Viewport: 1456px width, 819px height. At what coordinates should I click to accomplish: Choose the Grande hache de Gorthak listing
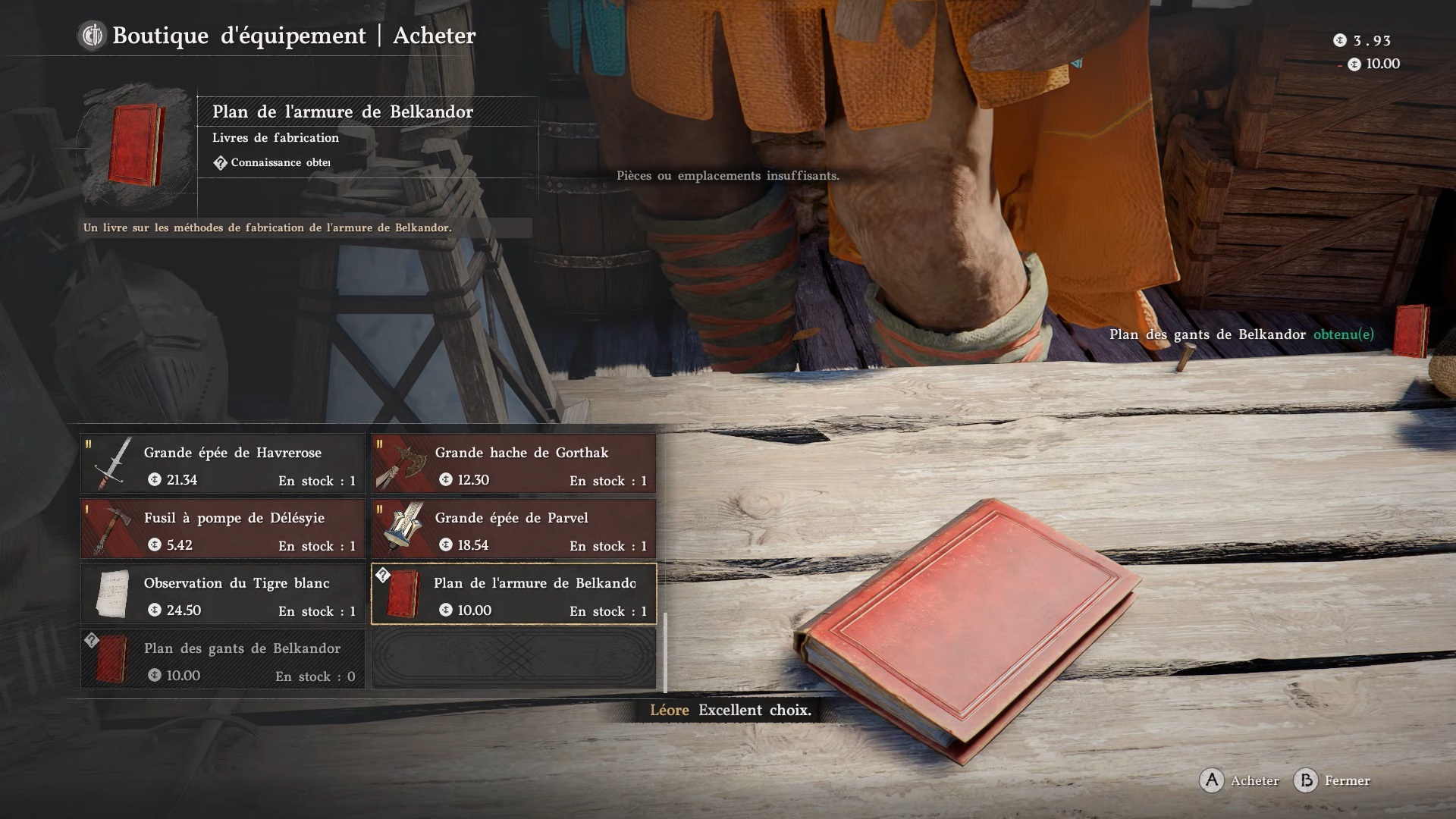514,464
